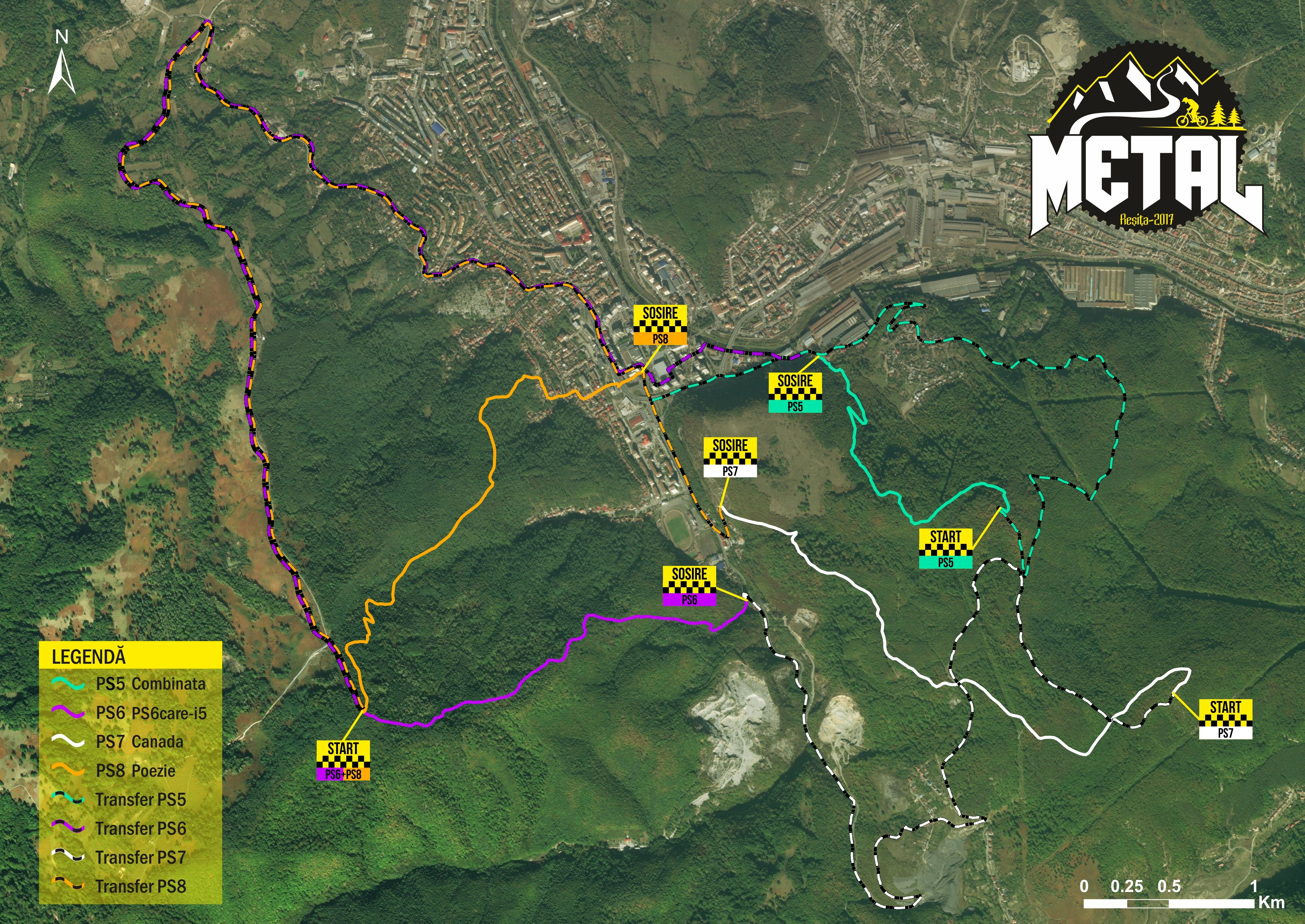Select the START PS7 marker
The height and width of the screenshot is (924, 1305).
(x=1225, y=719)
